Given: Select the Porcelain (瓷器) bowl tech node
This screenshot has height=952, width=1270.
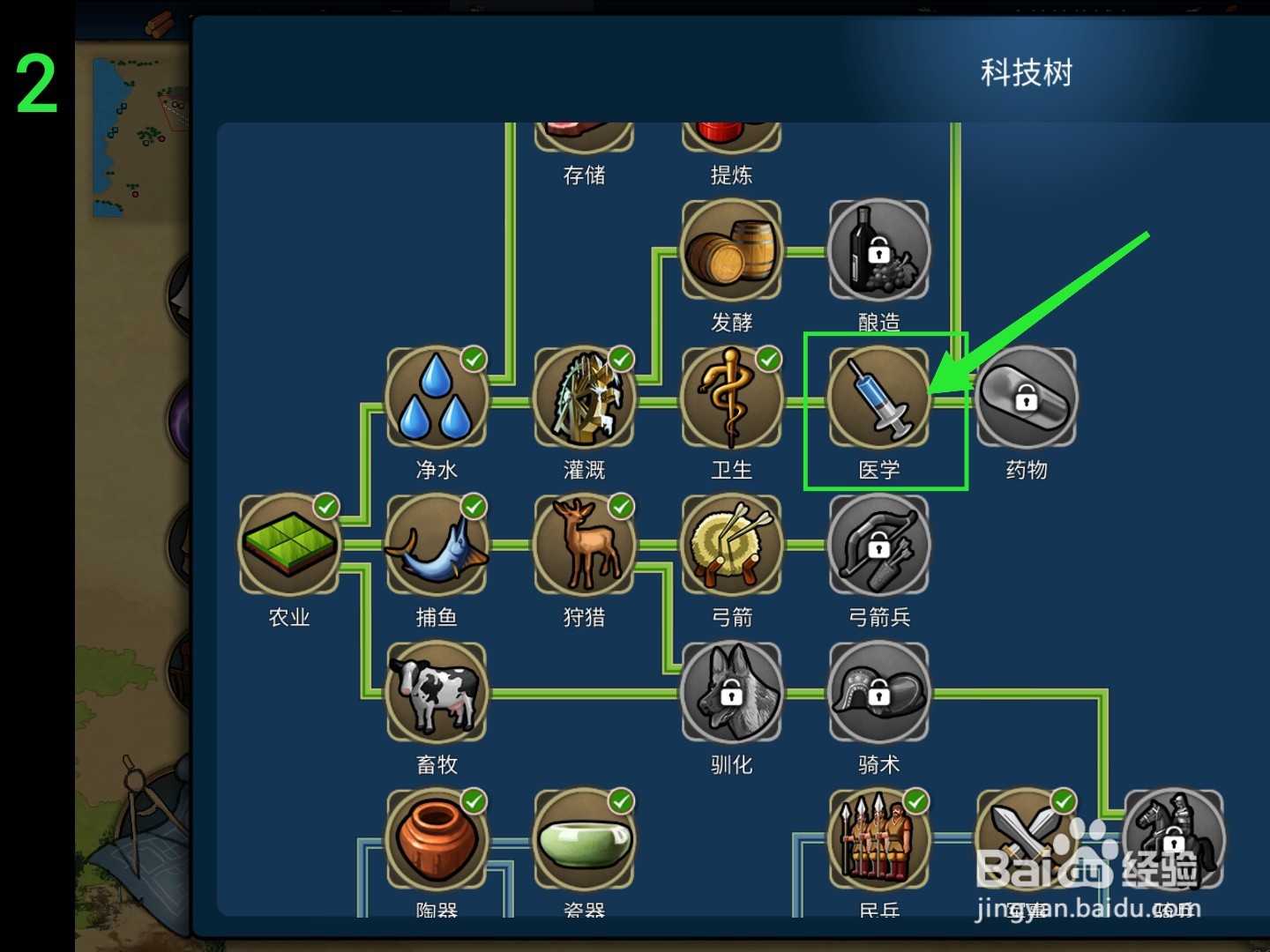Looking at the screenshot, I should (585, 839).
